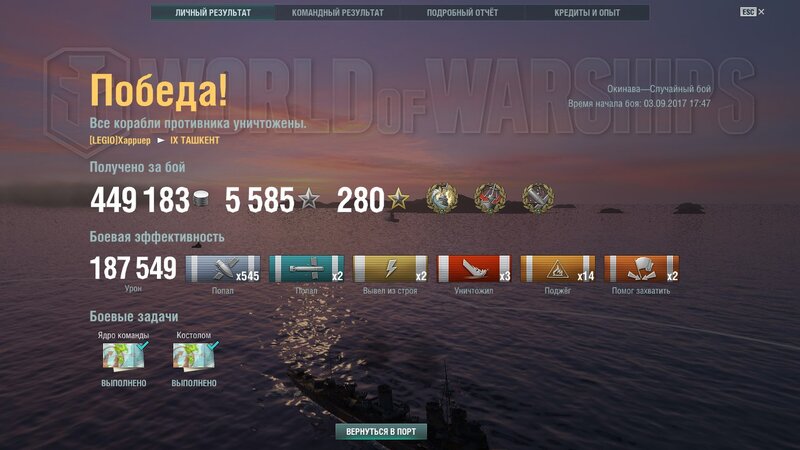This screenshot has width=800, height=450.
Task: Switch to the Личный результат tab
Action: point(213,13)
